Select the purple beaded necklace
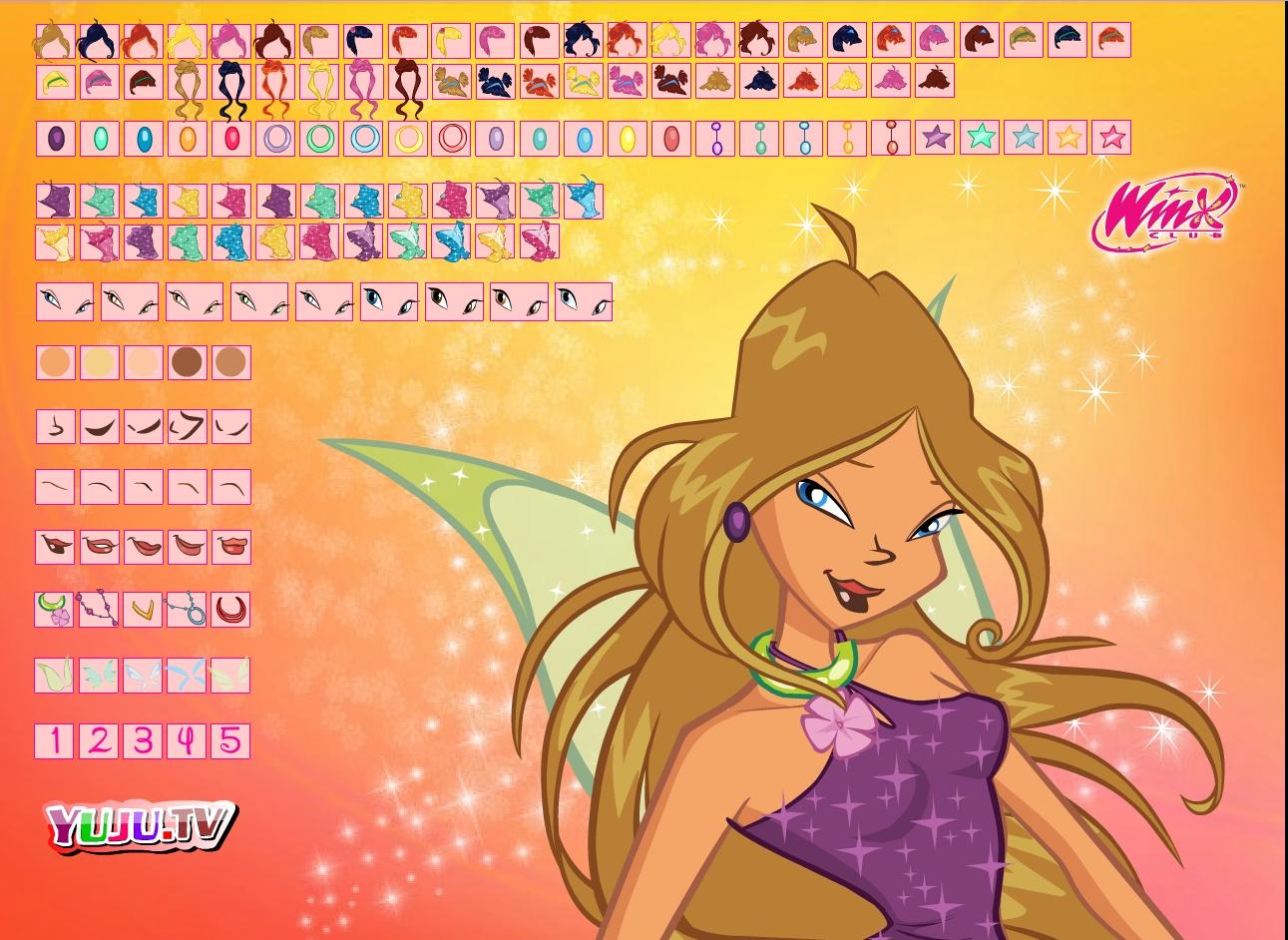This screenshot has width=1288, height=940. tap(99, 608)
